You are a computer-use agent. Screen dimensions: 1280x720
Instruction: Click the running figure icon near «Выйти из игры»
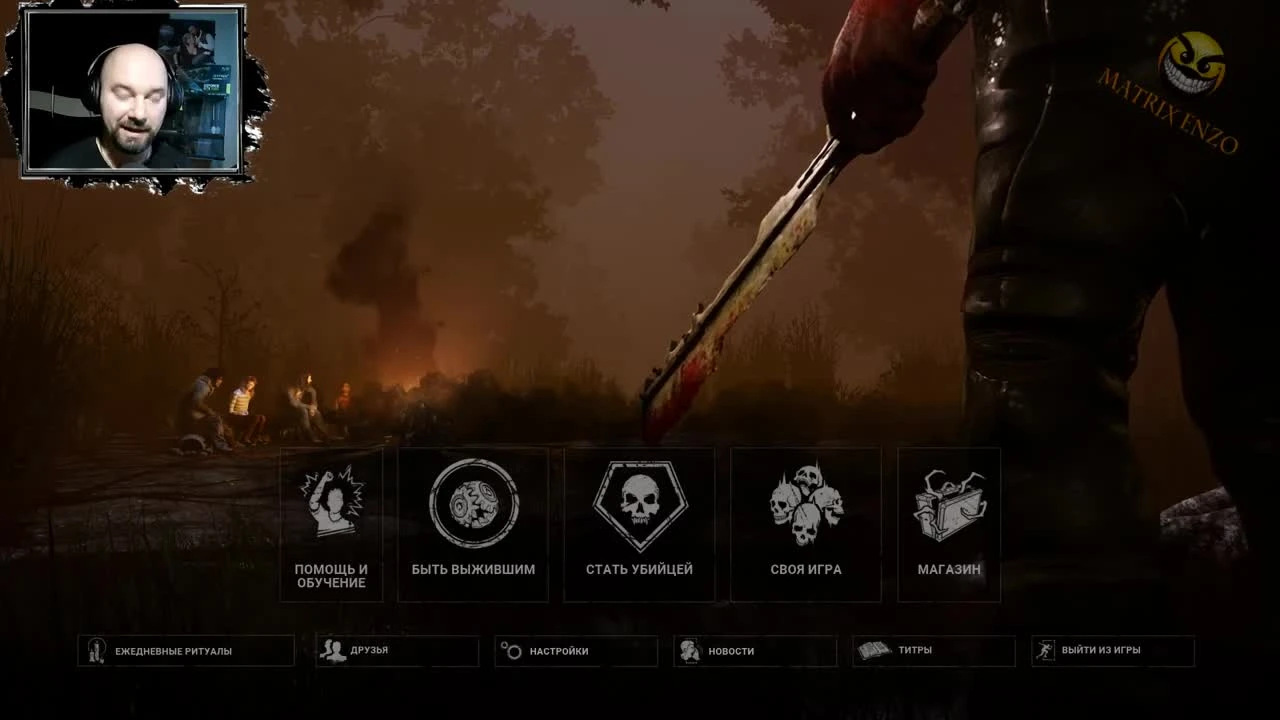tap(1047, 650)
